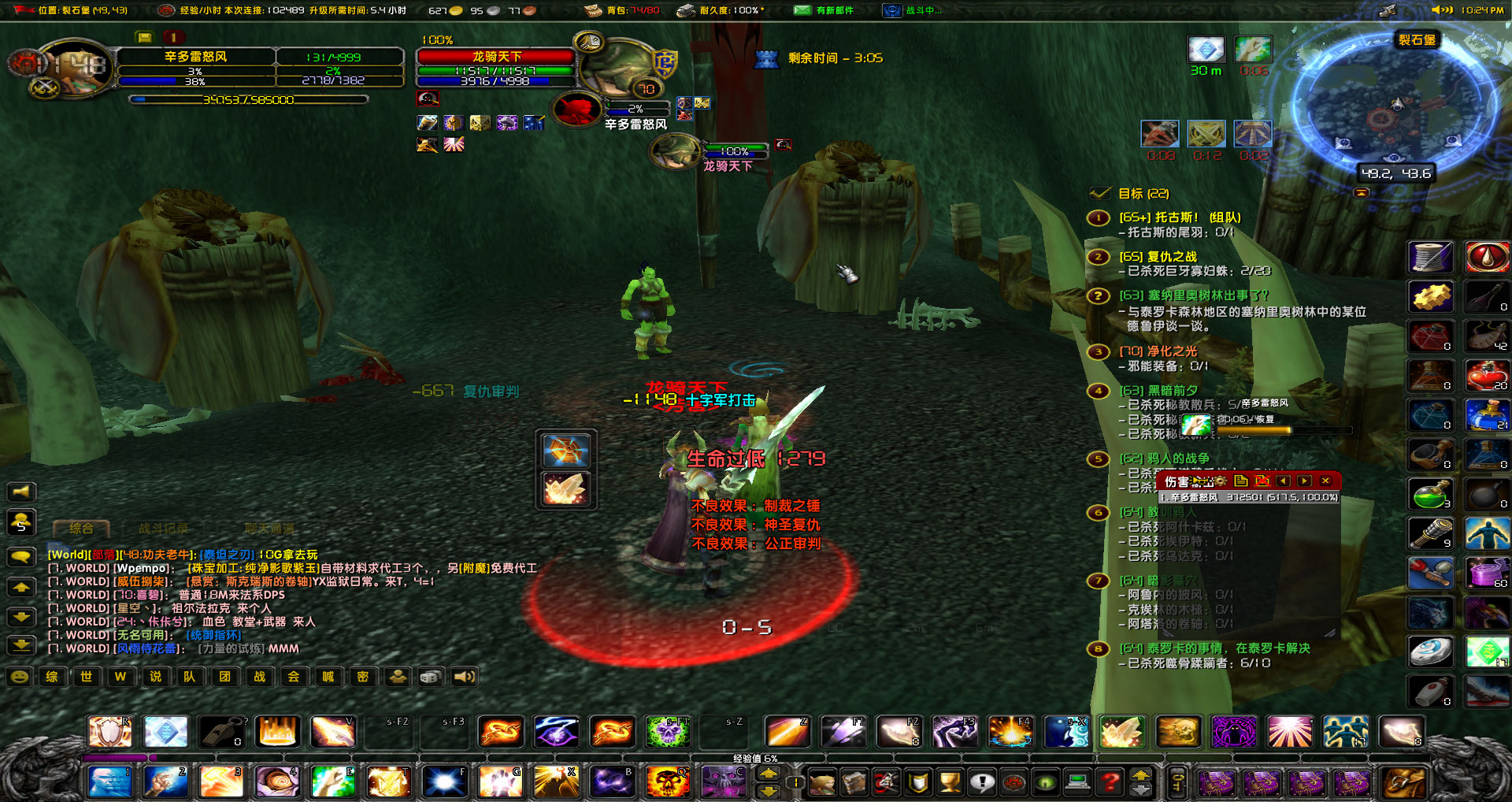Click the dice roll icon in chat bar
This screenshot has height=802, width=1512.
click(430, 677)
